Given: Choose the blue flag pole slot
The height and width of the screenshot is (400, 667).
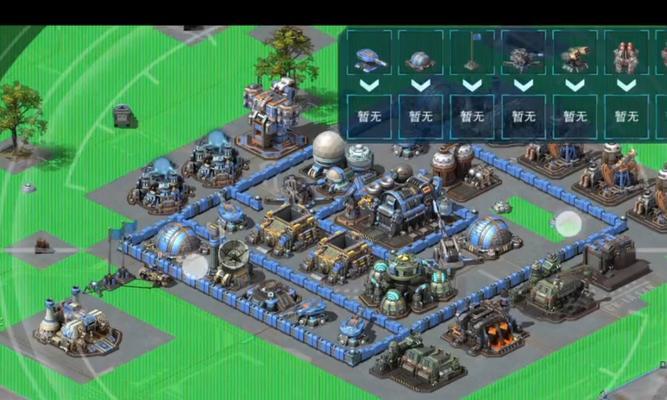Looking at the screenshot, I should click(x=472, y=57).
